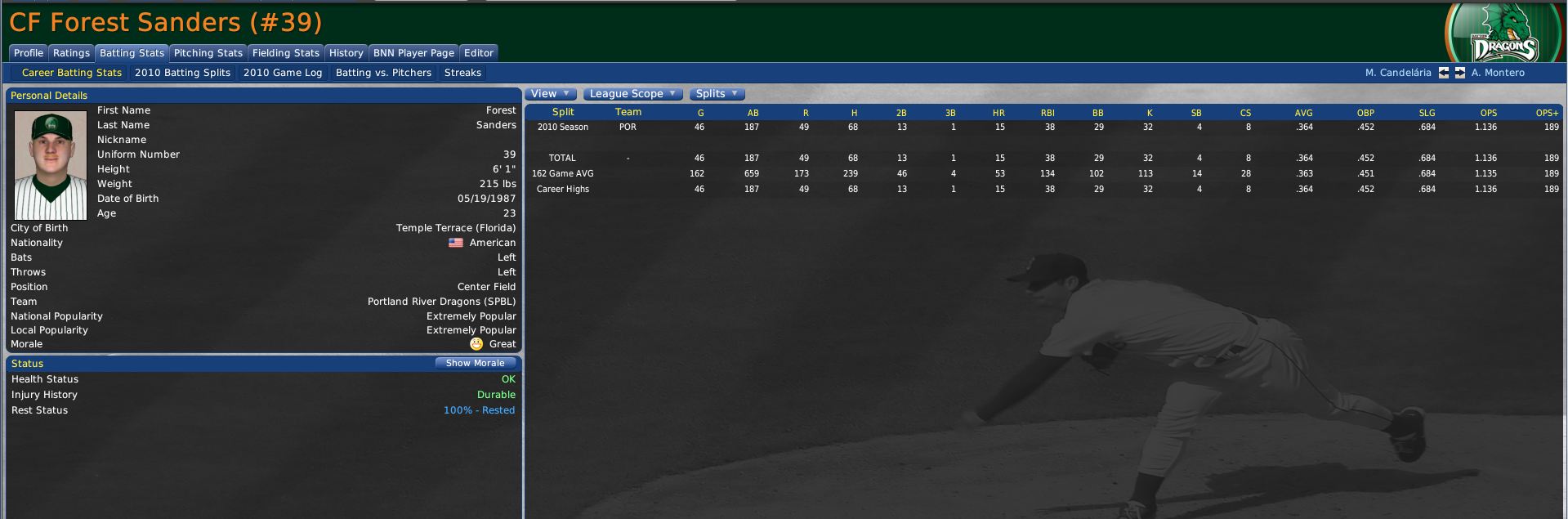1568x519 pixels.
Task: Open the League Scope dropdown
Action: (632, 94)
